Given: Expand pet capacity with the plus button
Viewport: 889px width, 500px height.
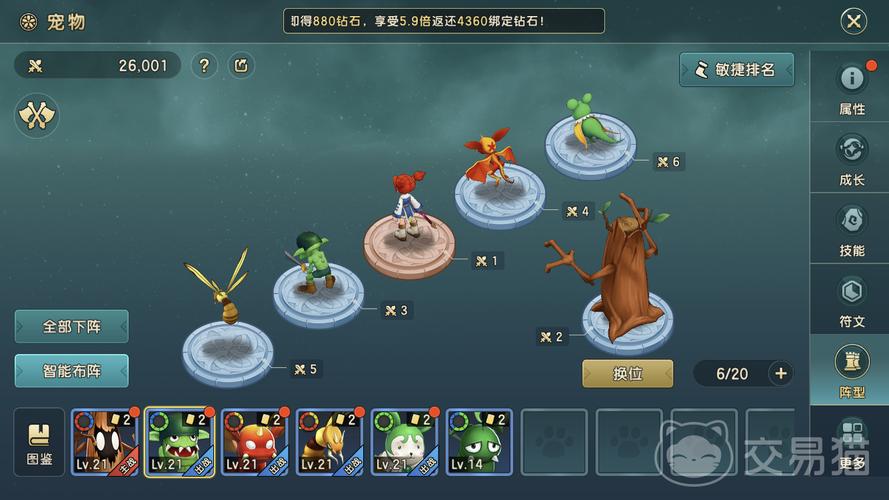Looking at the screenshot, I should tap(781, 373).
